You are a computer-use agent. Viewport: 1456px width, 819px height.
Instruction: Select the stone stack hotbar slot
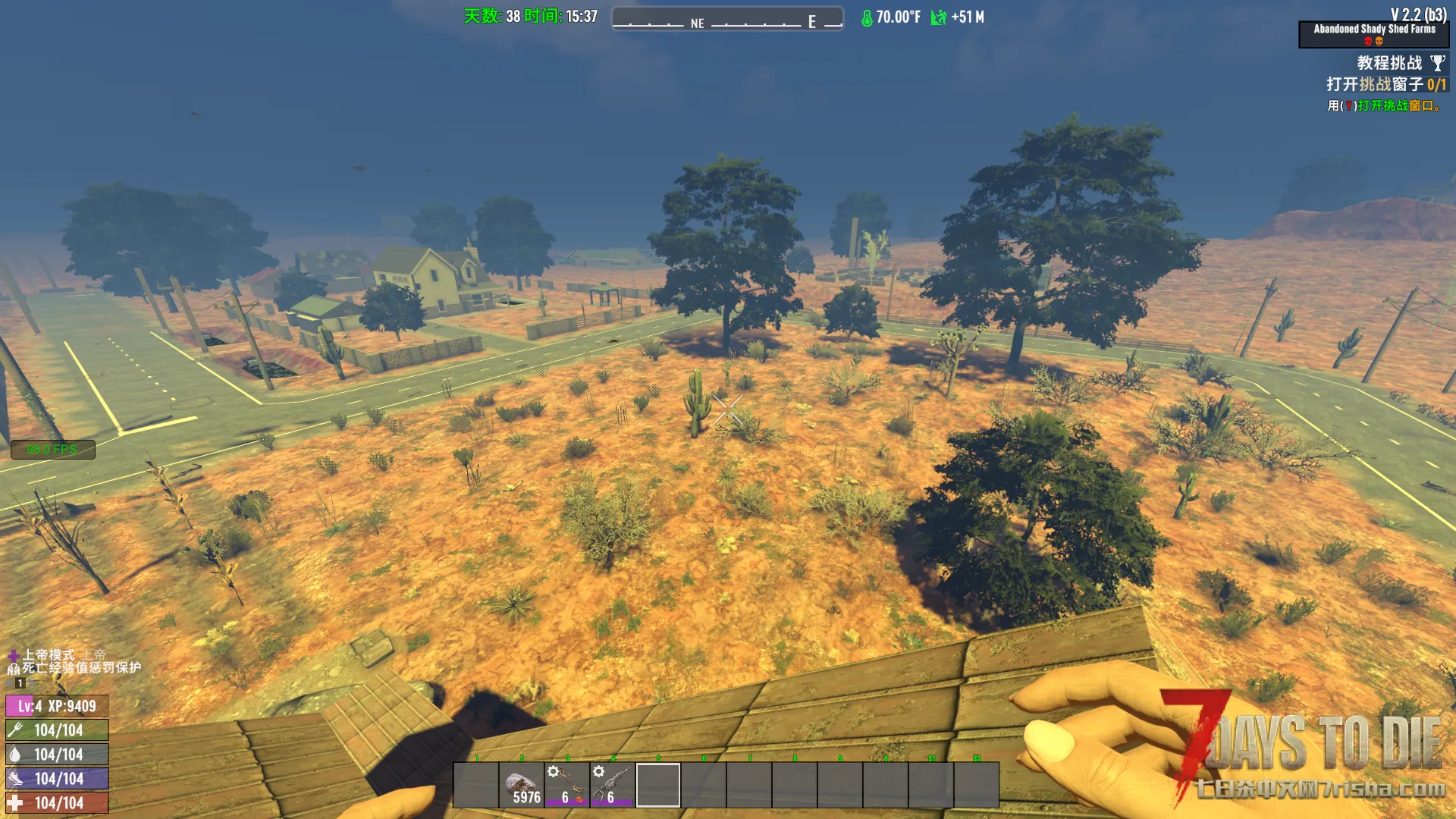click(522, 785)
